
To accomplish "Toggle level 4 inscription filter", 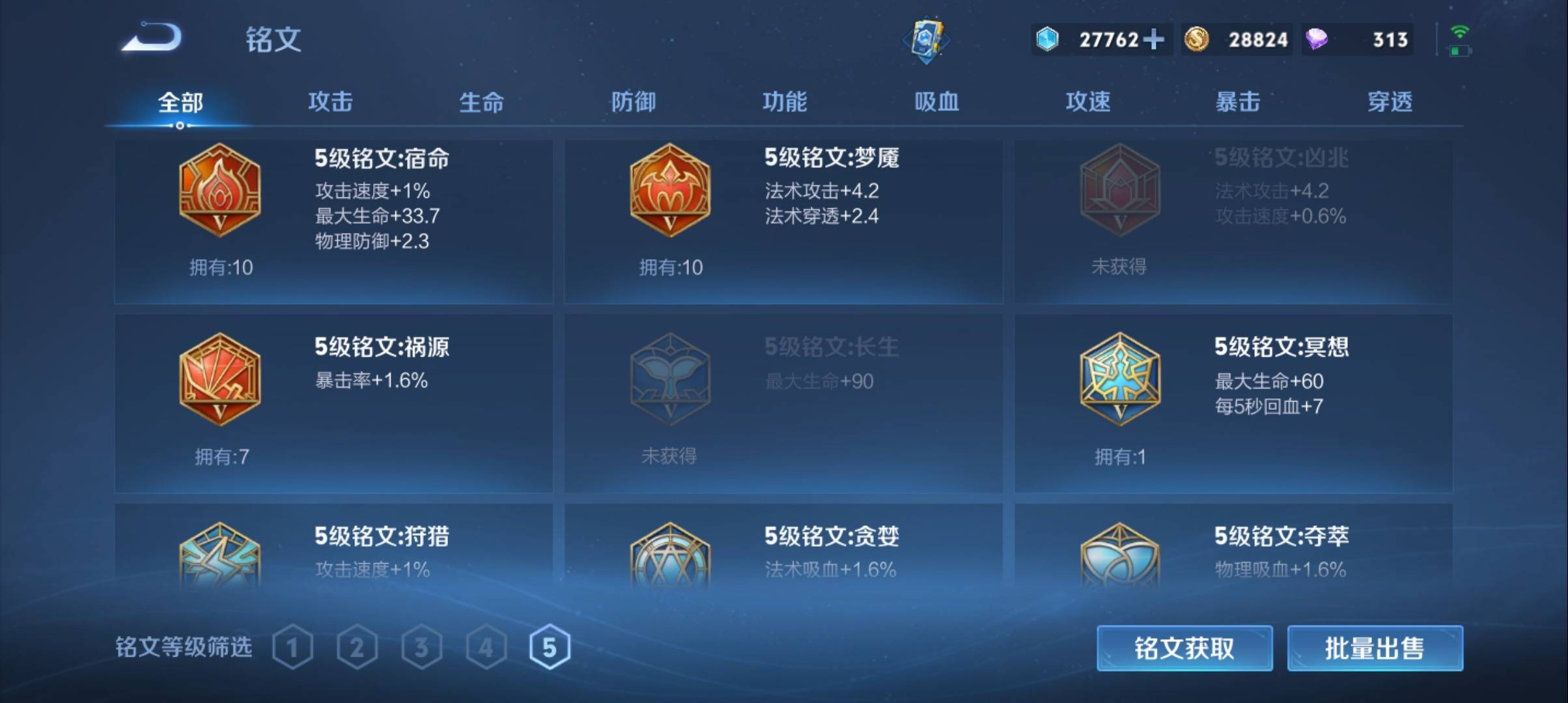I will (x=486, y=647).
